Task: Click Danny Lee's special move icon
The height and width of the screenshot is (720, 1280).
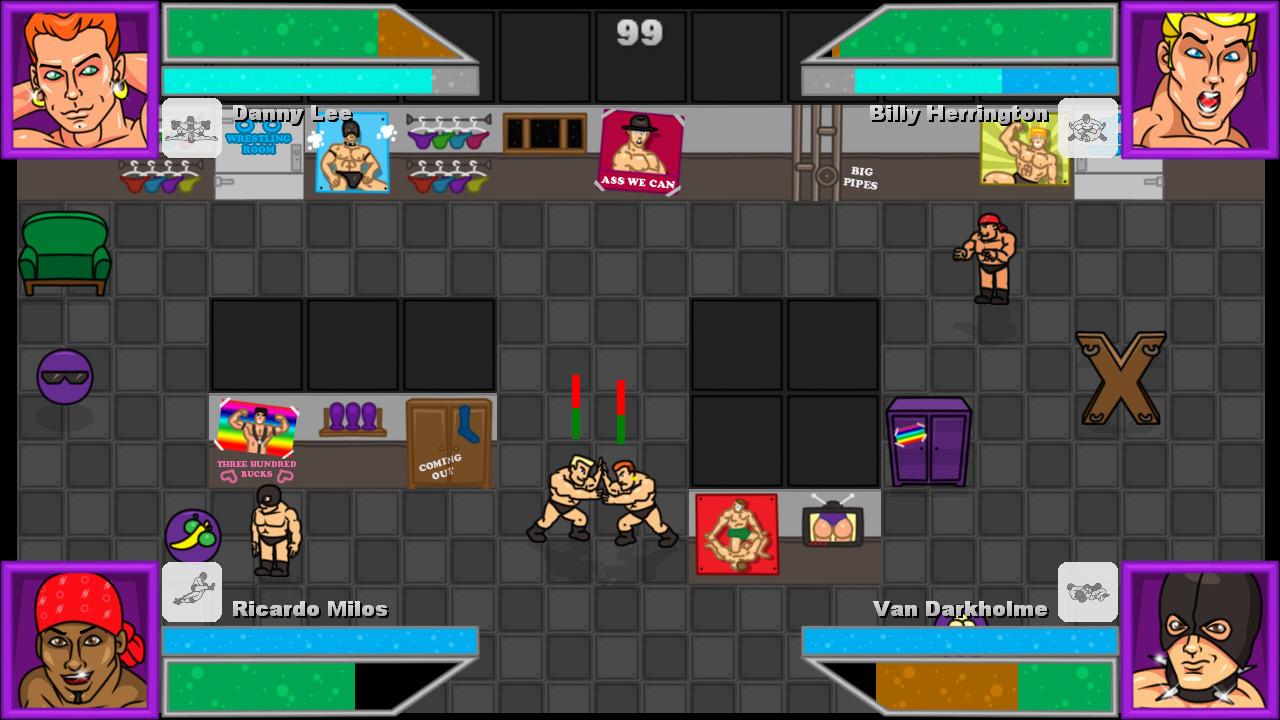Action: point(192,128)
